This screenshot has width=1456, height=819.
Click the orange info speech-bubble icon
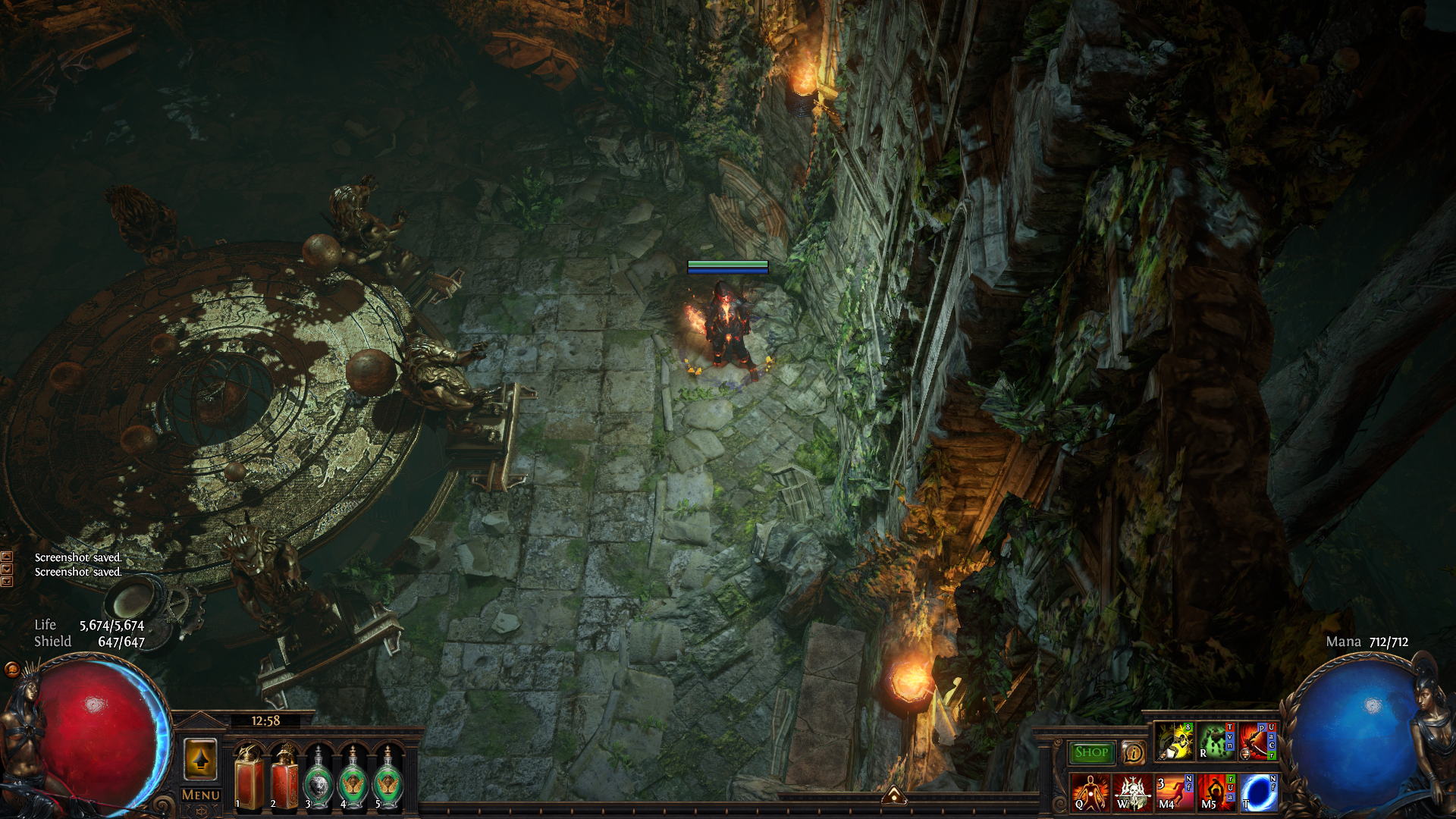pos(1133,752)
